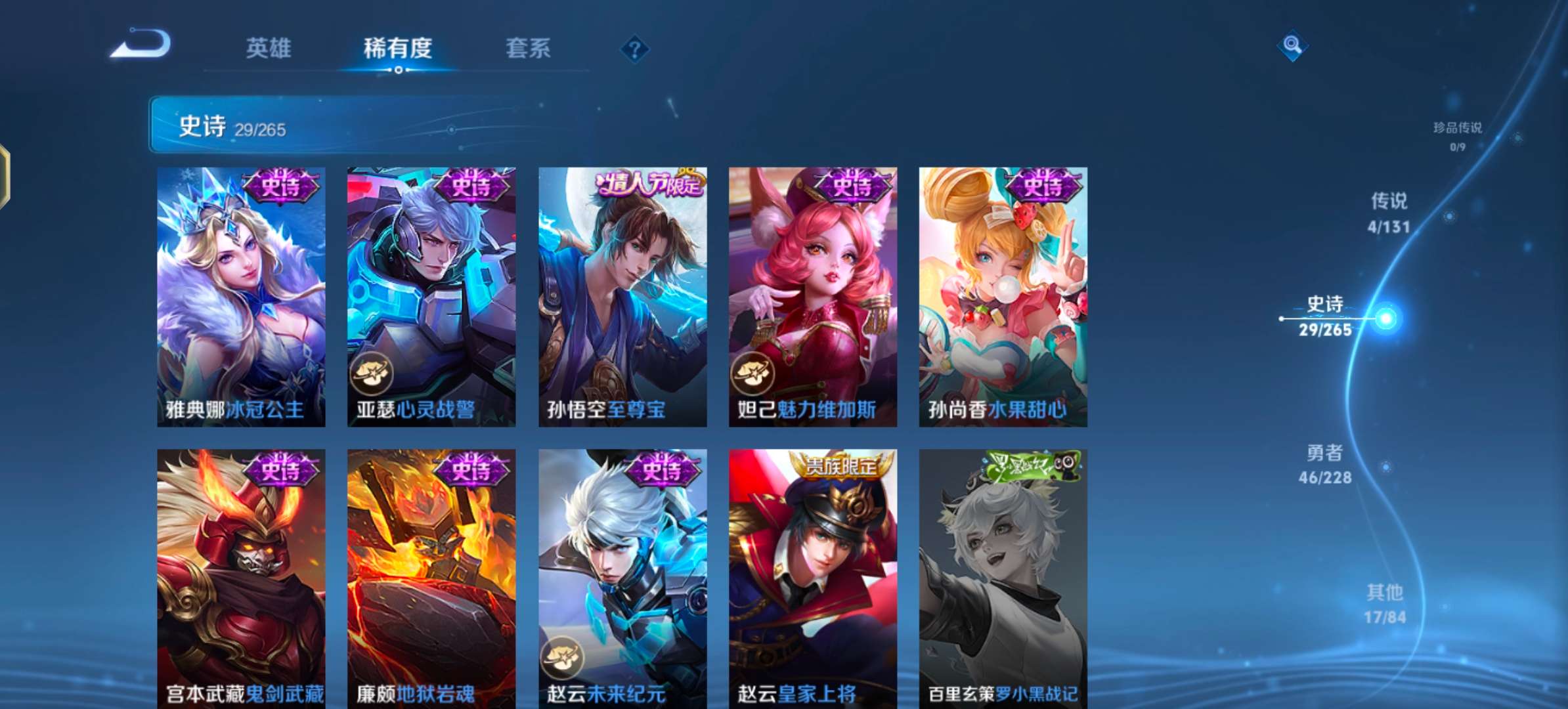Click the 贵族限定 badge on 赵云皇家上将 card
The width and height of the screenshot is (1568, 709).
pyautogui.click(x=842, y=465)
